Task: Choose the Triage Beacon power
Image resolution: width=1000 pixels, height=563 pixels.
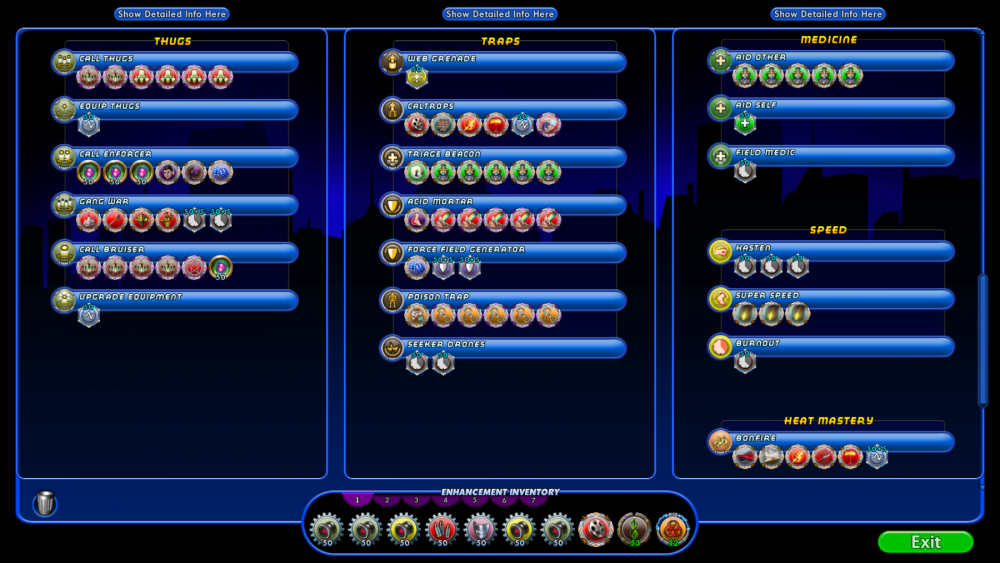Action: tap(513, 156)
